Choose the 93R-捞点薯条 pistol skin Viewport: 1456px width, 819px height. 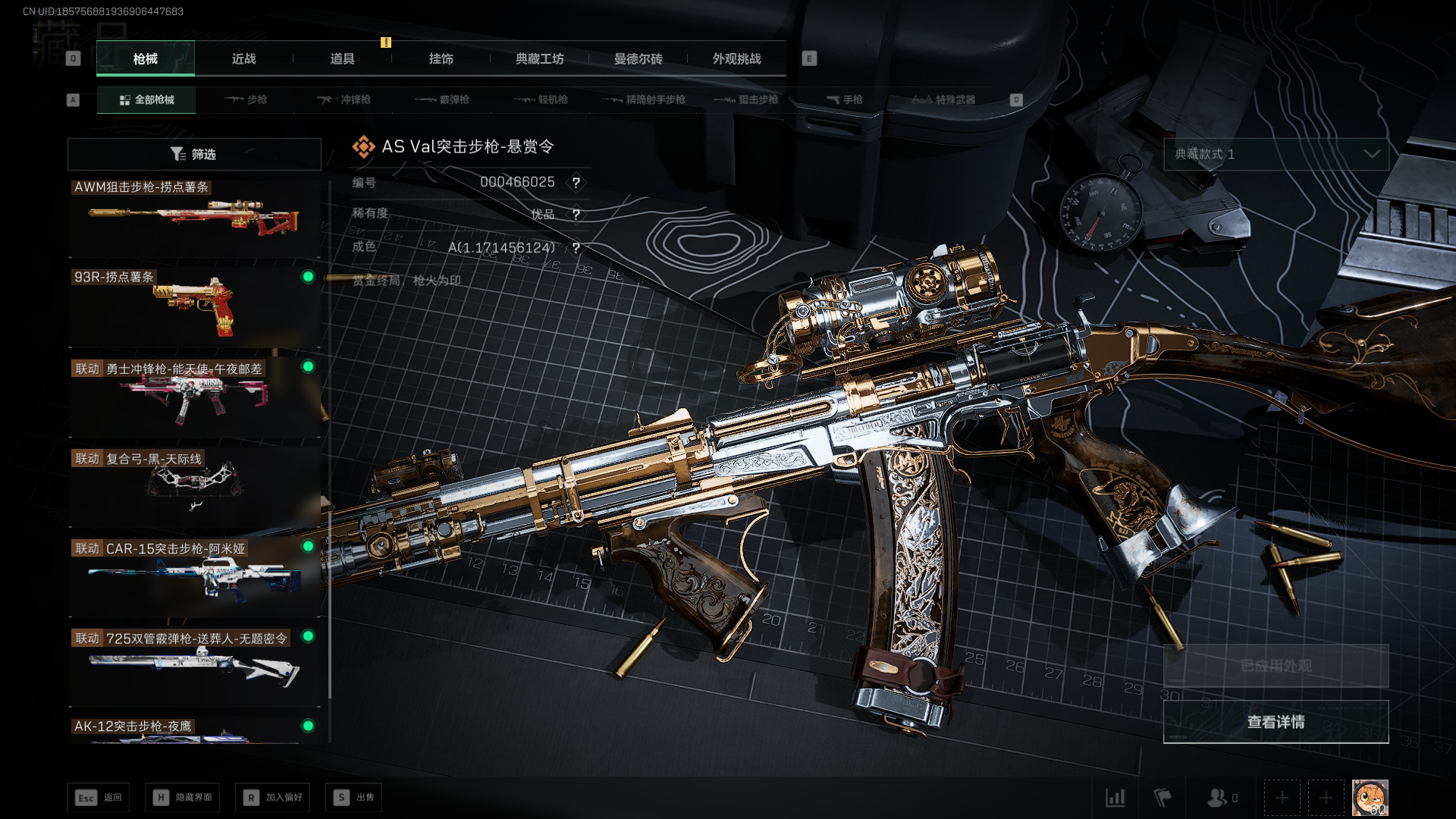tap(194, 307)
